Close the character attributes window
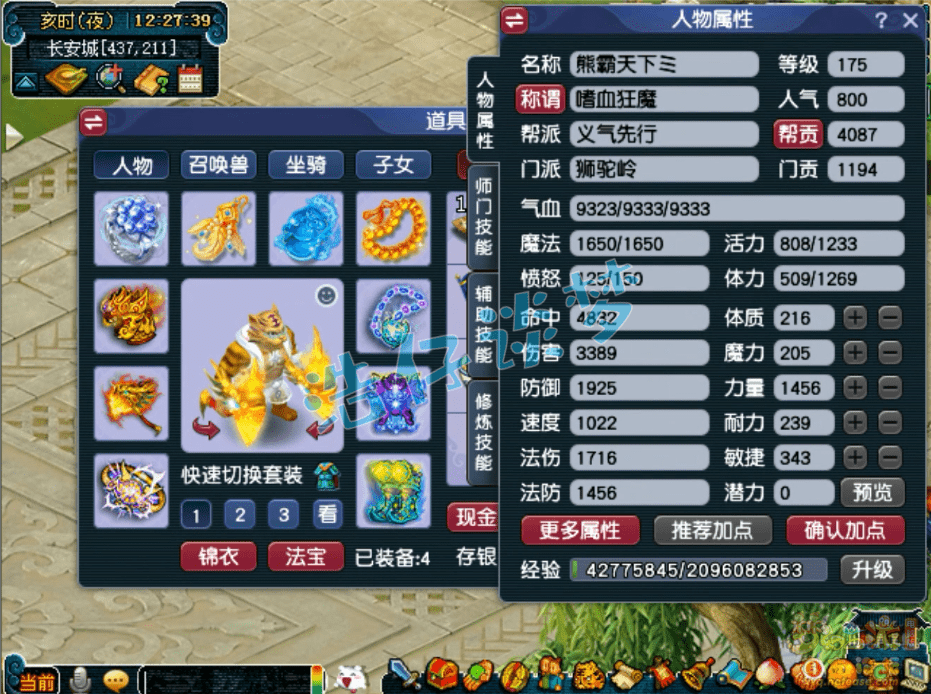The image size is (931, 694). (909, 20)
